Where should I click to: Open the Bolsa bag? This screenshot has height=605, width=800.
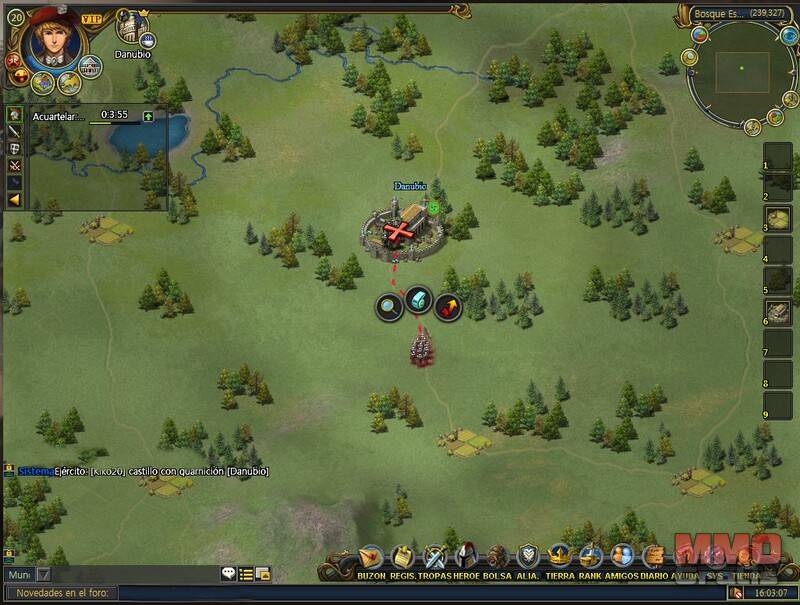click(496, 556)
